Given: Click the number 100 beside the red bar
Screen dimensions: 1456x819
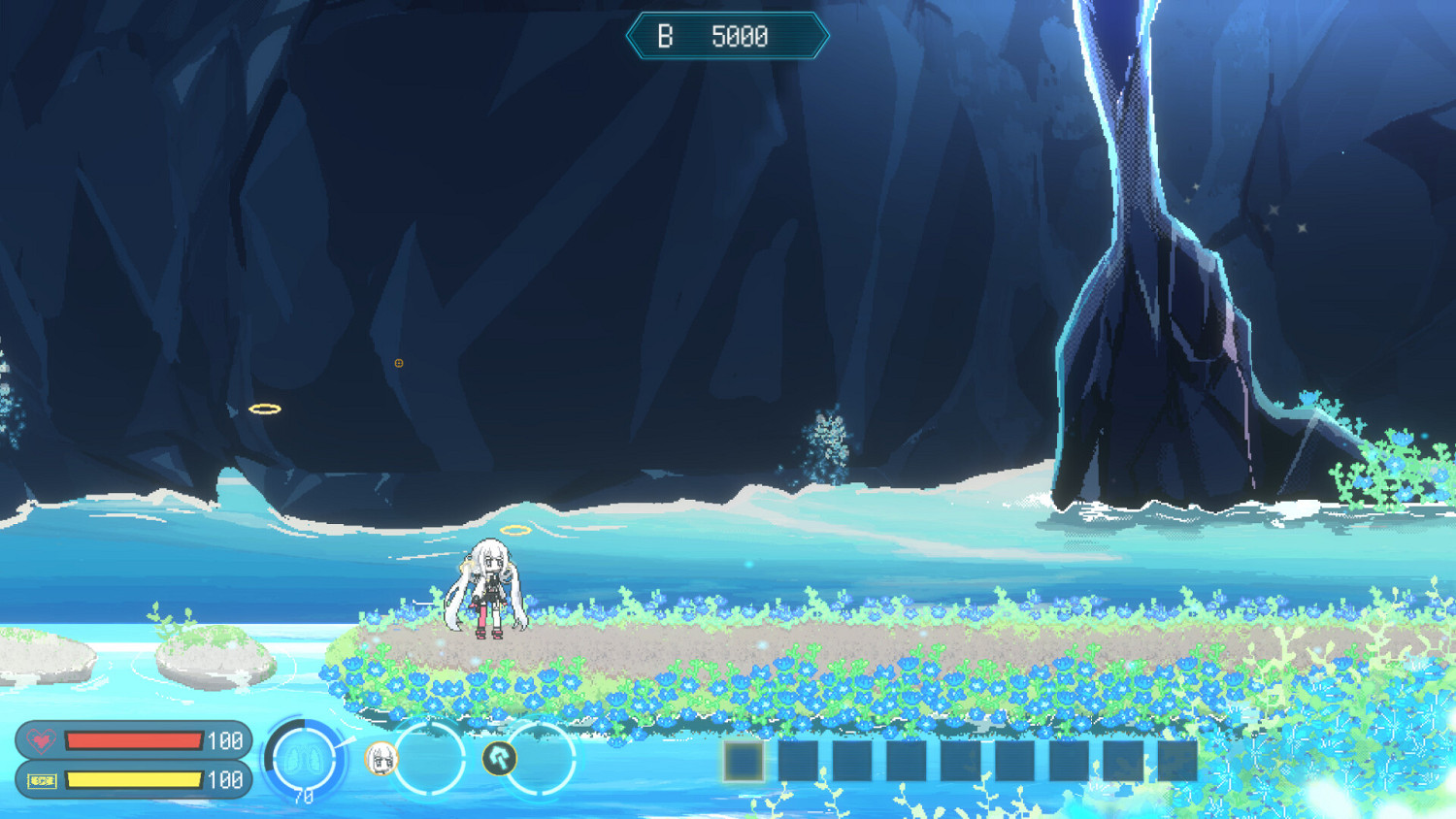Looking at the screenshot, I should [224, 738].
